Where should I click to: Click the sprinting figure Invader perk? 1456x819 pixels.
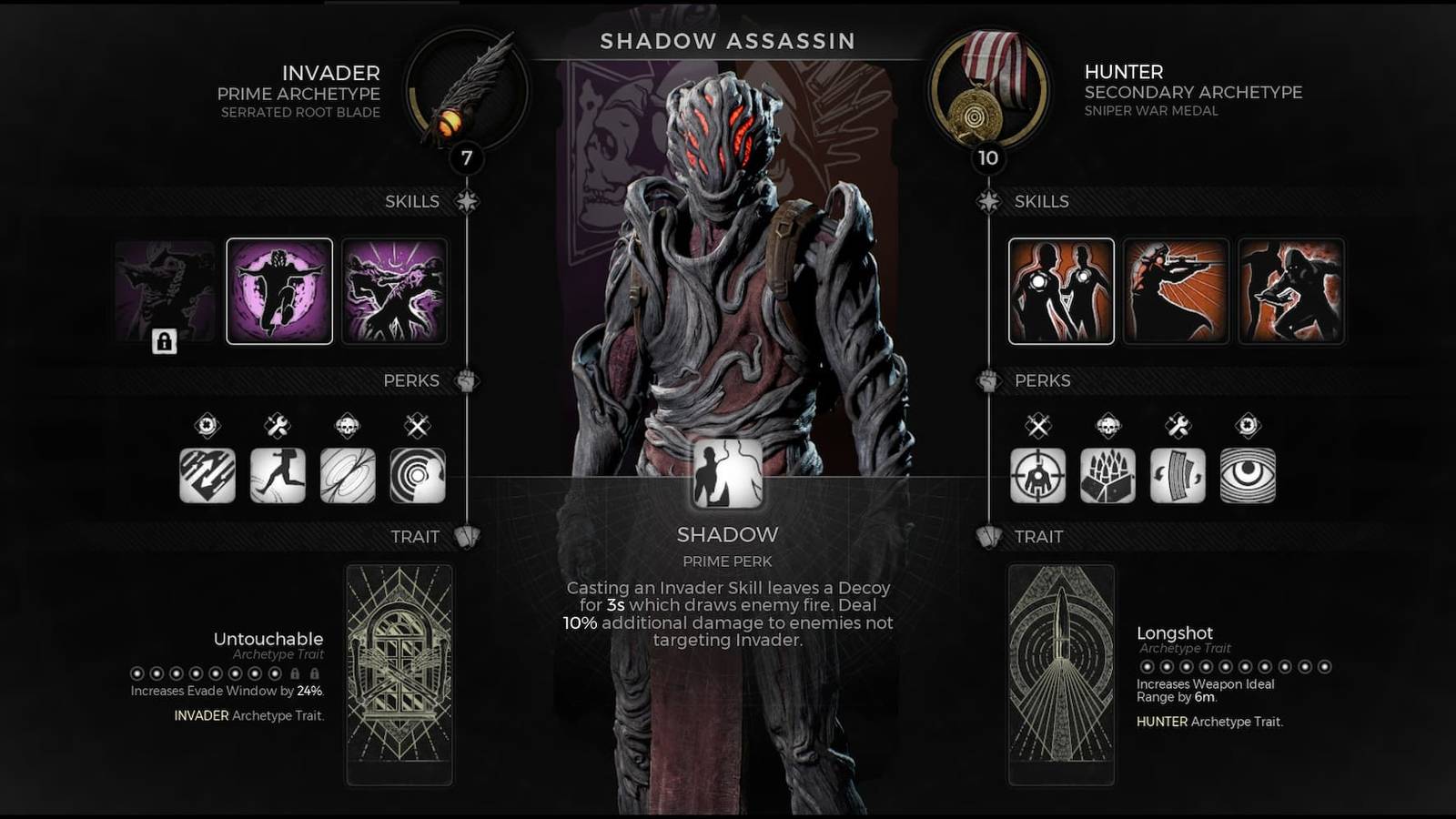279,474
